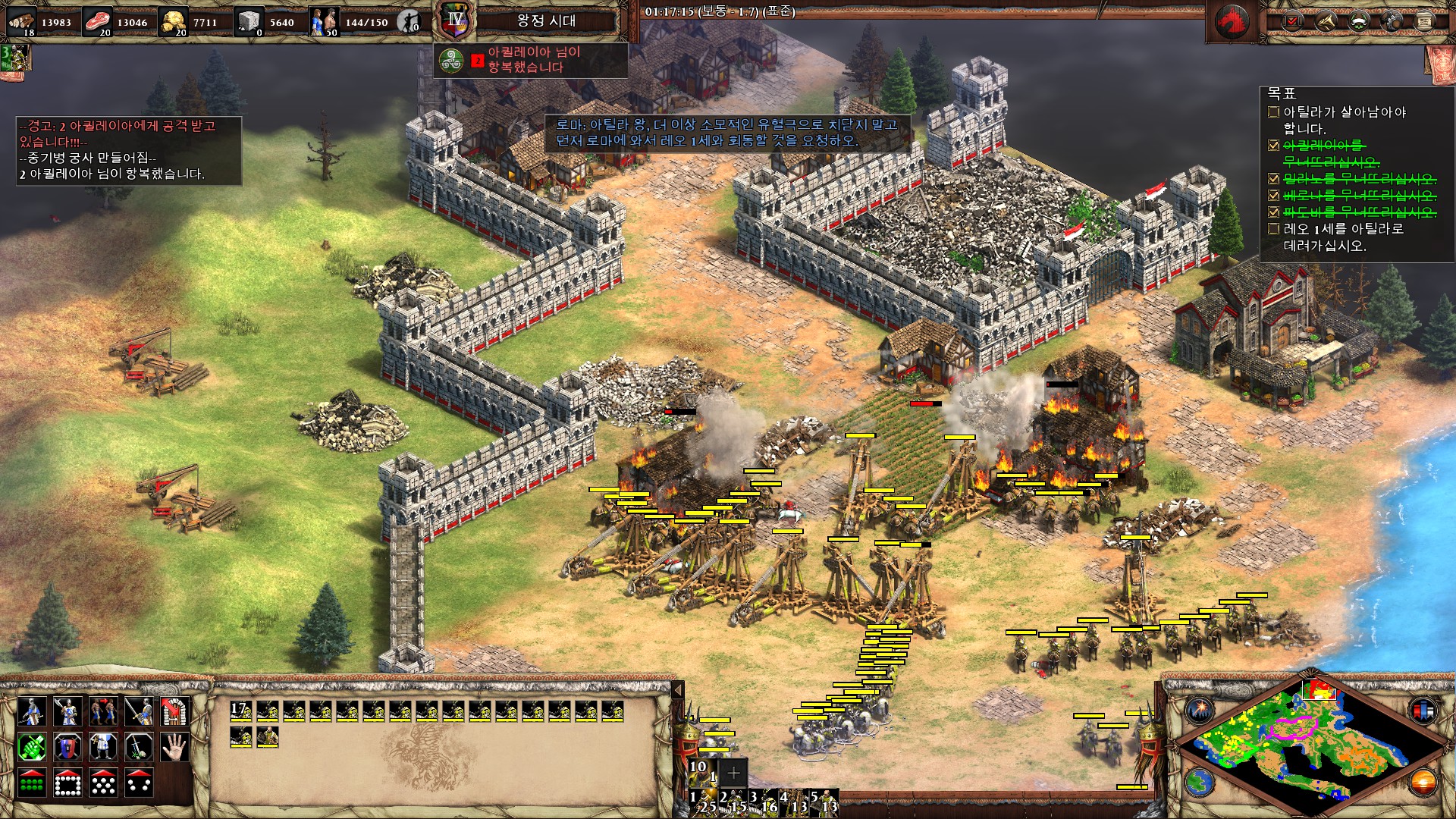
Task: Select the hollow box formation button
Action: 67,783
